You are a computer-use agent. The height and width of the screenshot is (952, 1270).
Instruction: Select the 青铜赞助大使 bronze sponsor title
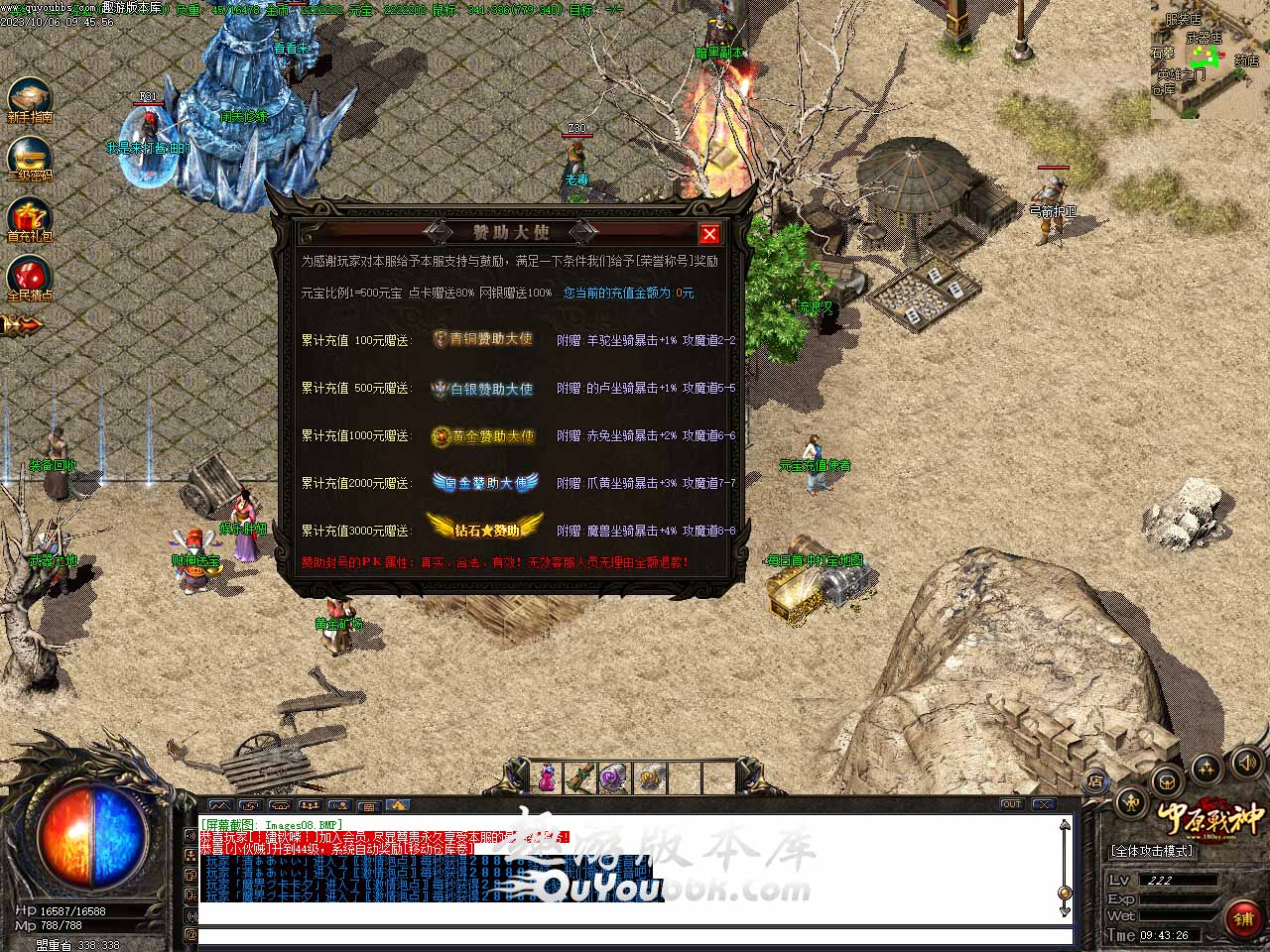point(483,339)
